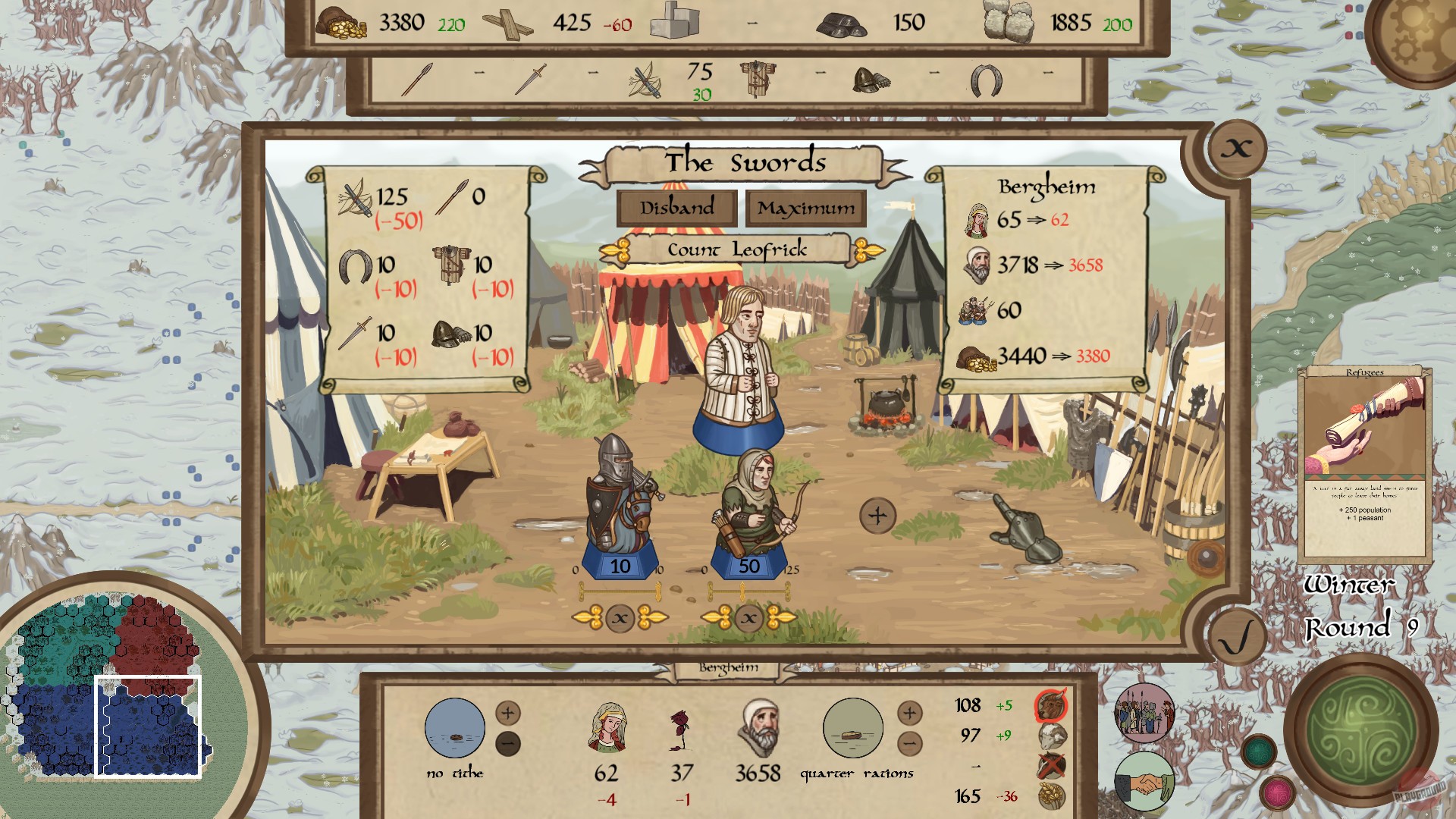Select the Bergheim label above the bottom panel

pos(728,670)
